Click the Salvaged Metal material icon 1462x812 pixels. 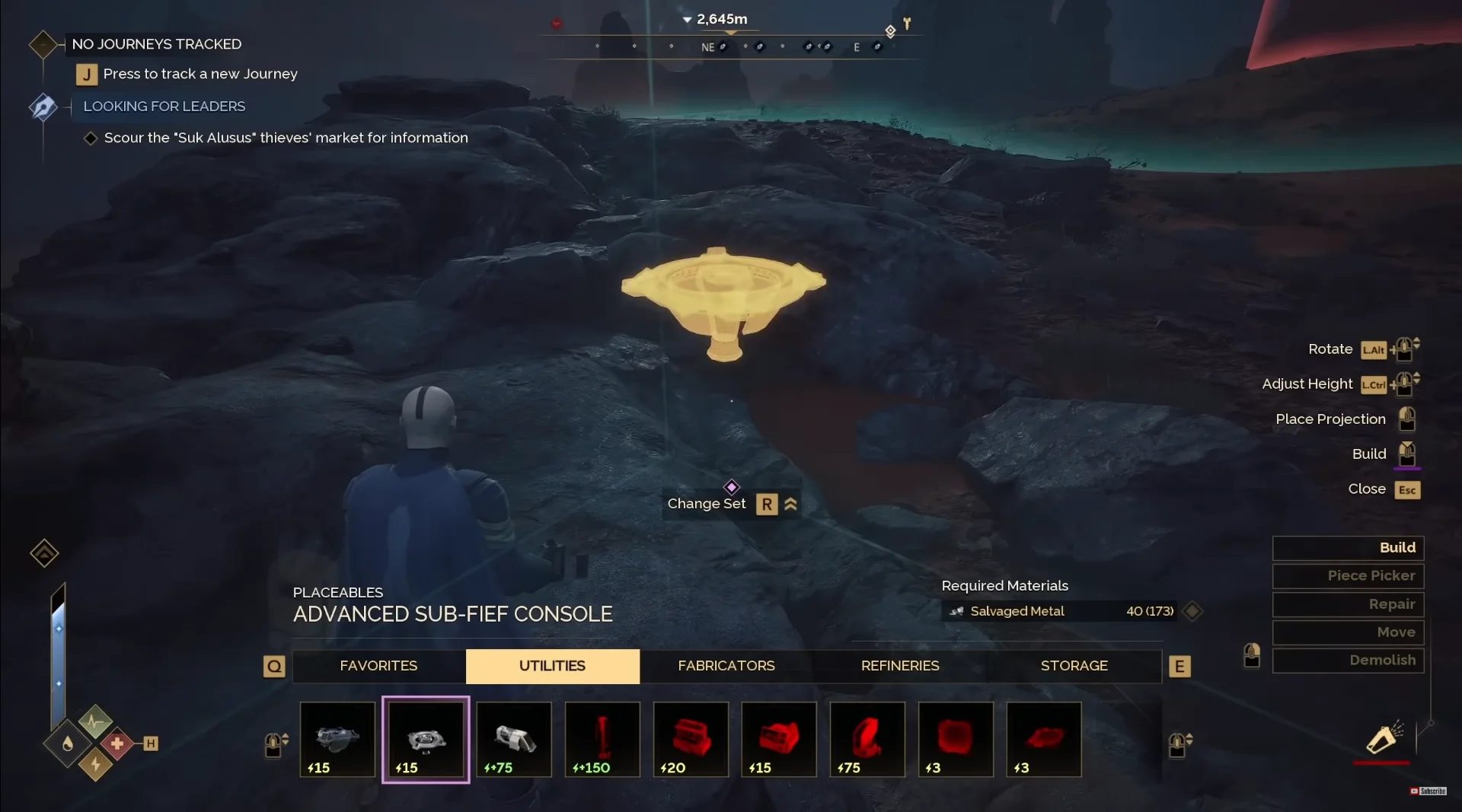click(x=956, y=611)
